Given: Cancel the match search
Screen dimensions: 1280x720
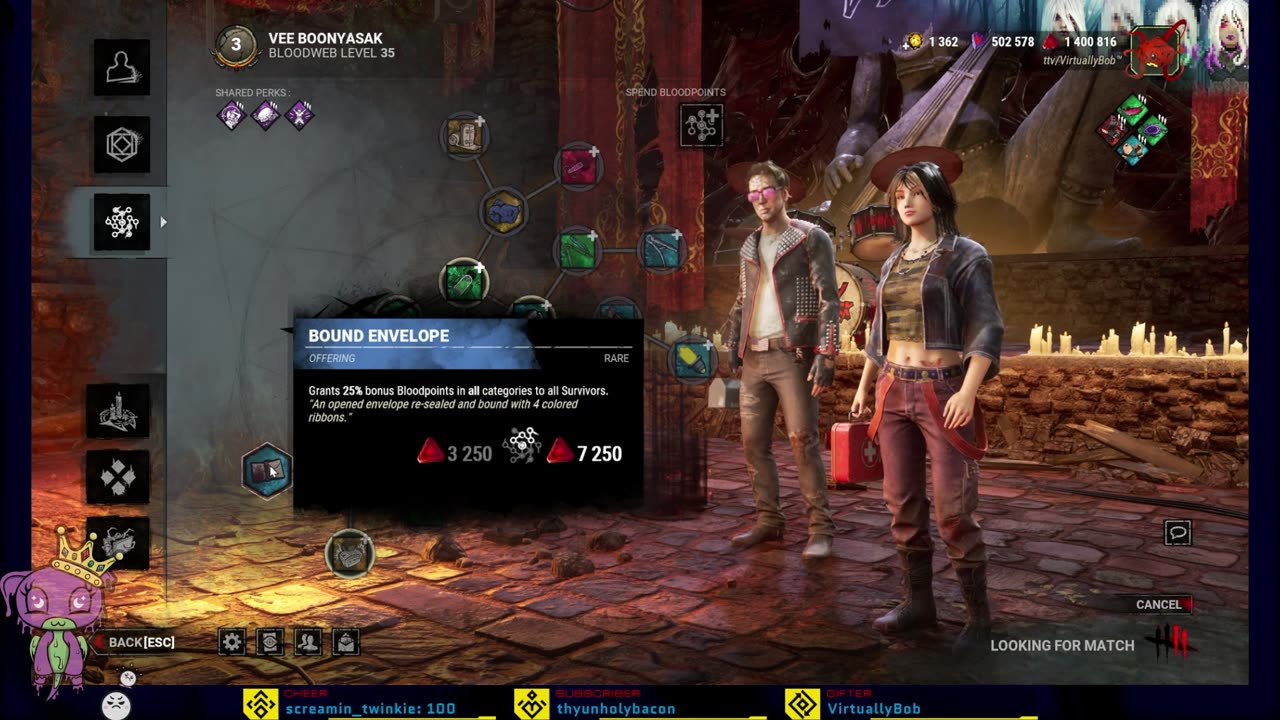Looking at the screenshot, I should pyautogui.click(x=1160, y=604).
